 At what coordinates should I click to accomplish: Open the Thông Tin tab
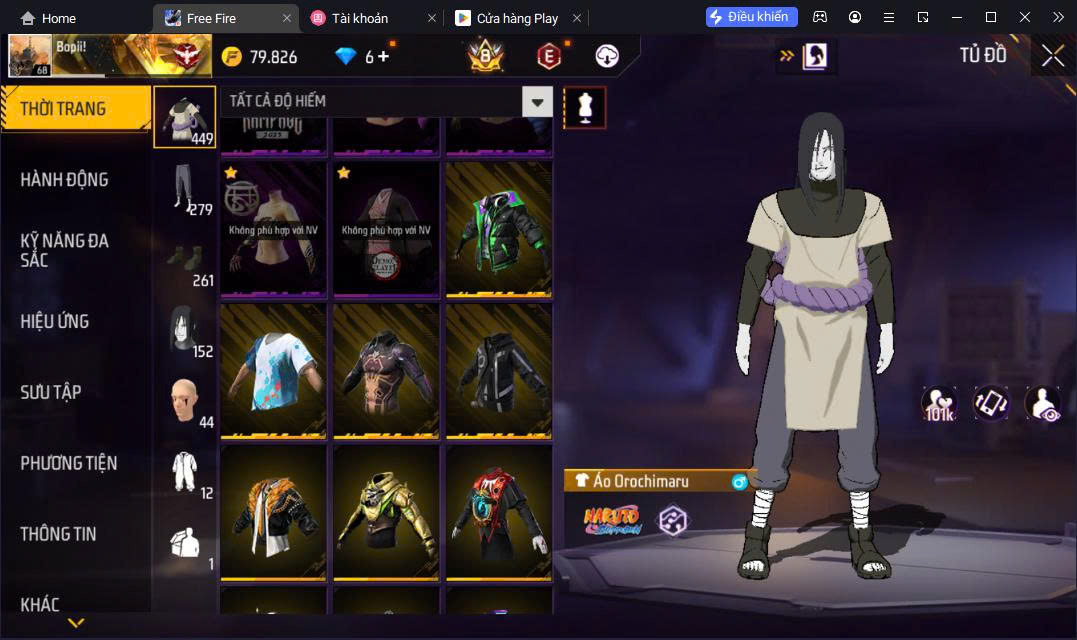click(x=58, y=534)
